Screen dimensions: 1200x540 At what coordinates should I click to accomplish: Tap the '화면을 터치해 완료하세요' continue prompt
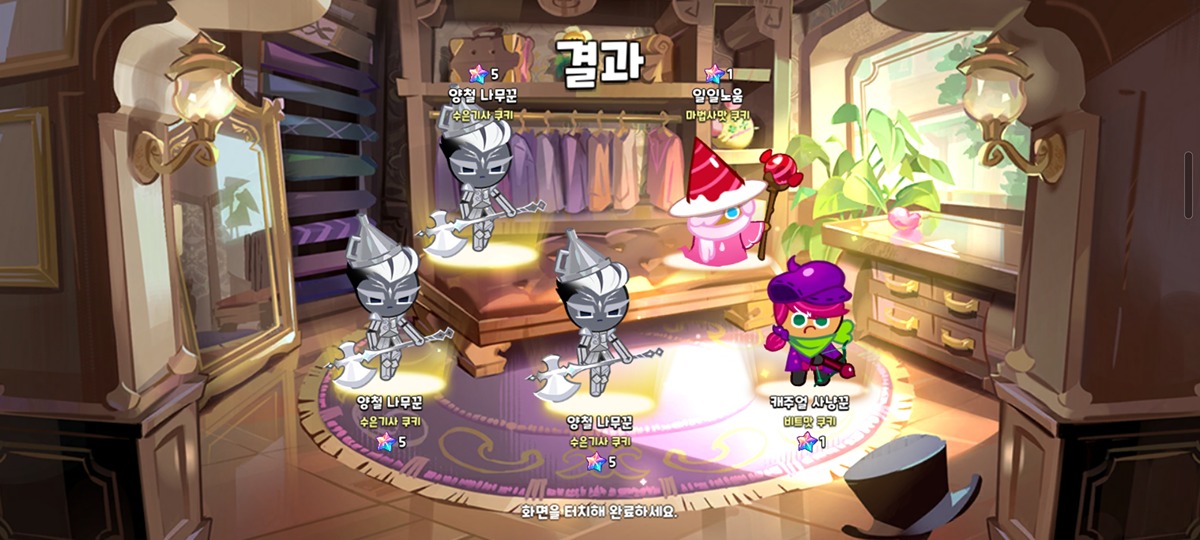[x=599, y=511]
